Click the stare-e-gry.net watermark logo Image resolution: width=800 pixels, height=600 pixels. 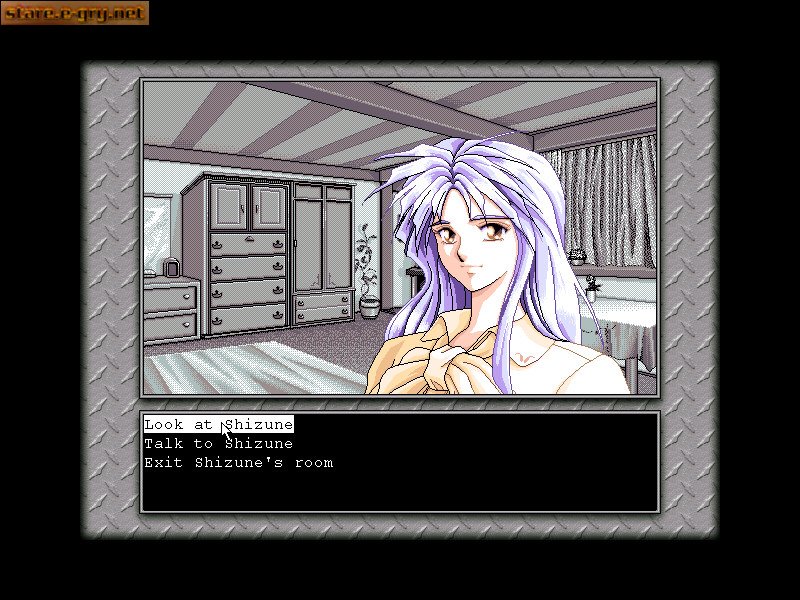pyautogui.click(x=75, y=13)
